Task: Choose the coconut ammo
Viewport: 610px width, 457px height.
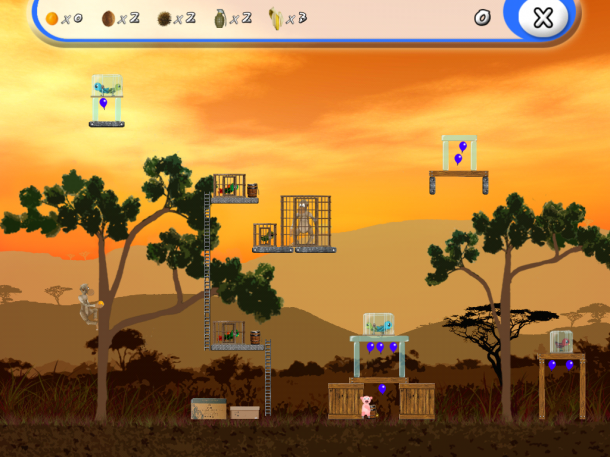Action: pyautogui.click(x=108, y=18)
